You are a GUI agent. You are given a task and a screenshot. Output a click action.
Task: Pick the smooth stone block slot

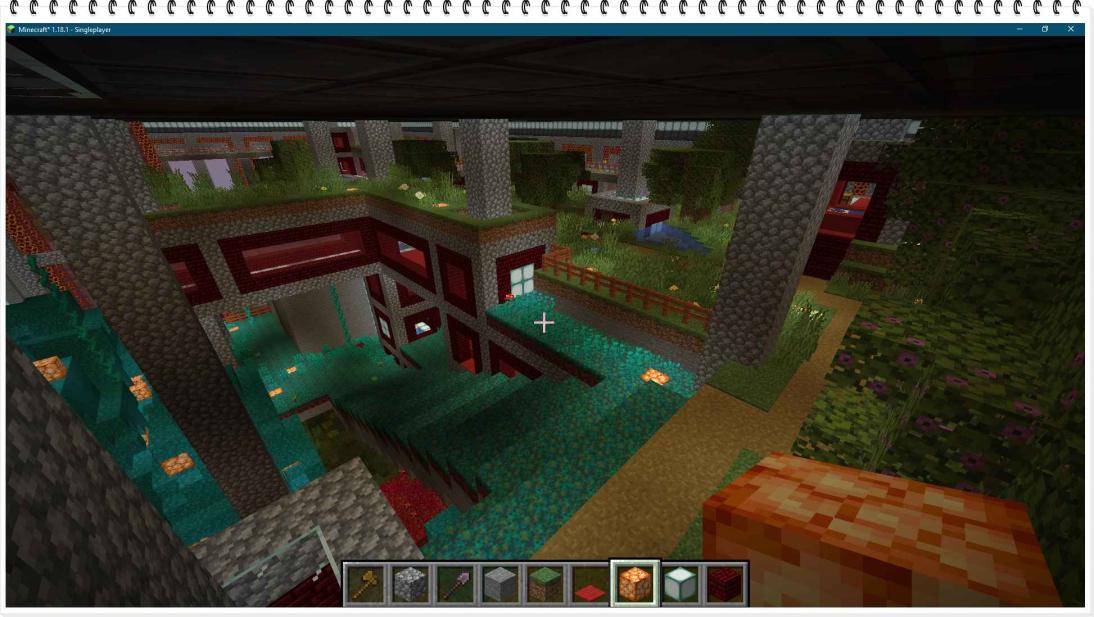[x=499, y=584]
